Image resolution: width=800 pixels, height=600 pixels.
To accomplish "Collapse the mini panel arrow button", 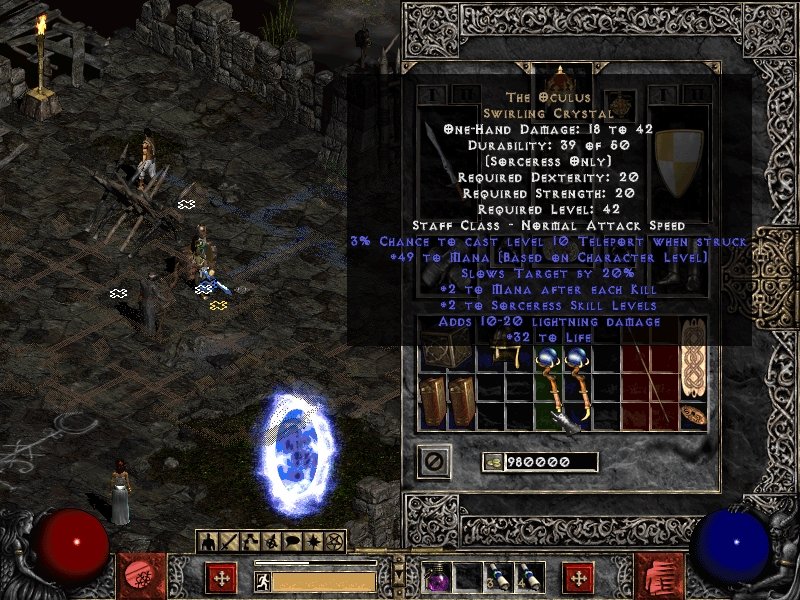I will point(399,572).
